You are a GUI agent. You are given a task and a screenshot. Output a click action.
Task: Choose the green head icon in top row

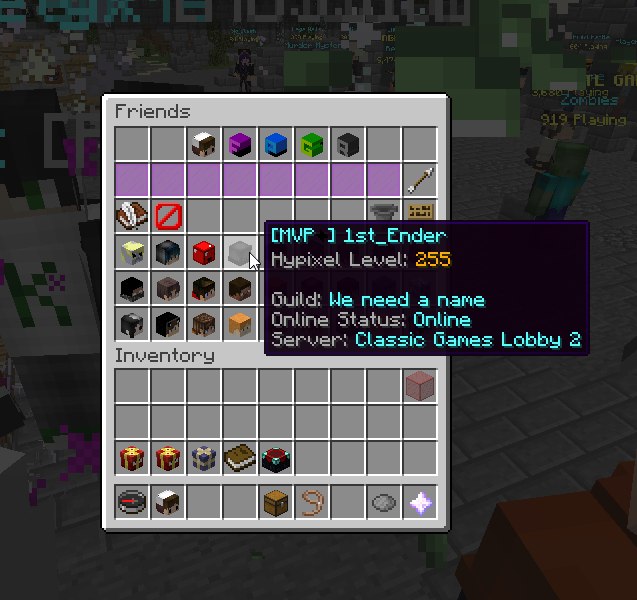(x=312, y=144)
